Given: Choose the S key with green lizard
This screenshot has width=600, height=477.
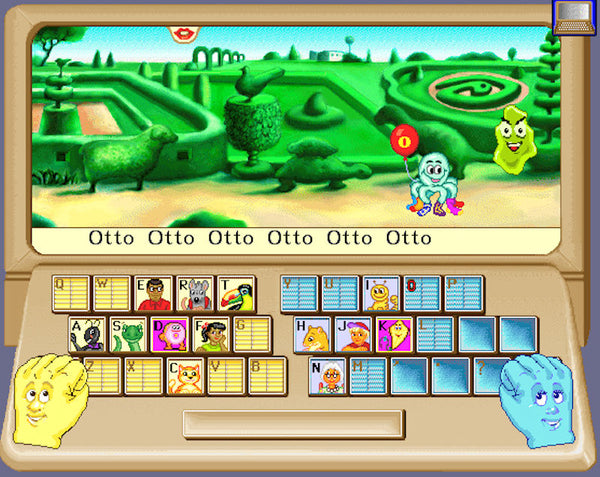Looking at the screenshot, I should [128, 335].
